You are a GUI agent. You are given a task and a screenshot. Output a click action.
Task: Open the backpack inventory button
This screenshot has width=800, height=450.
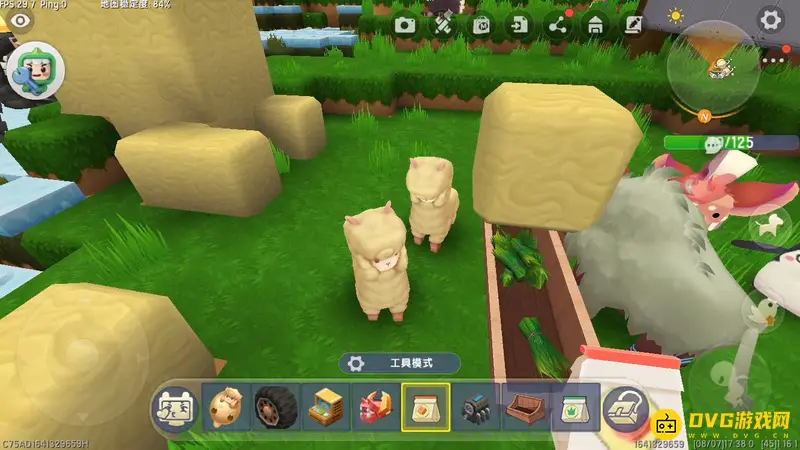626,408
